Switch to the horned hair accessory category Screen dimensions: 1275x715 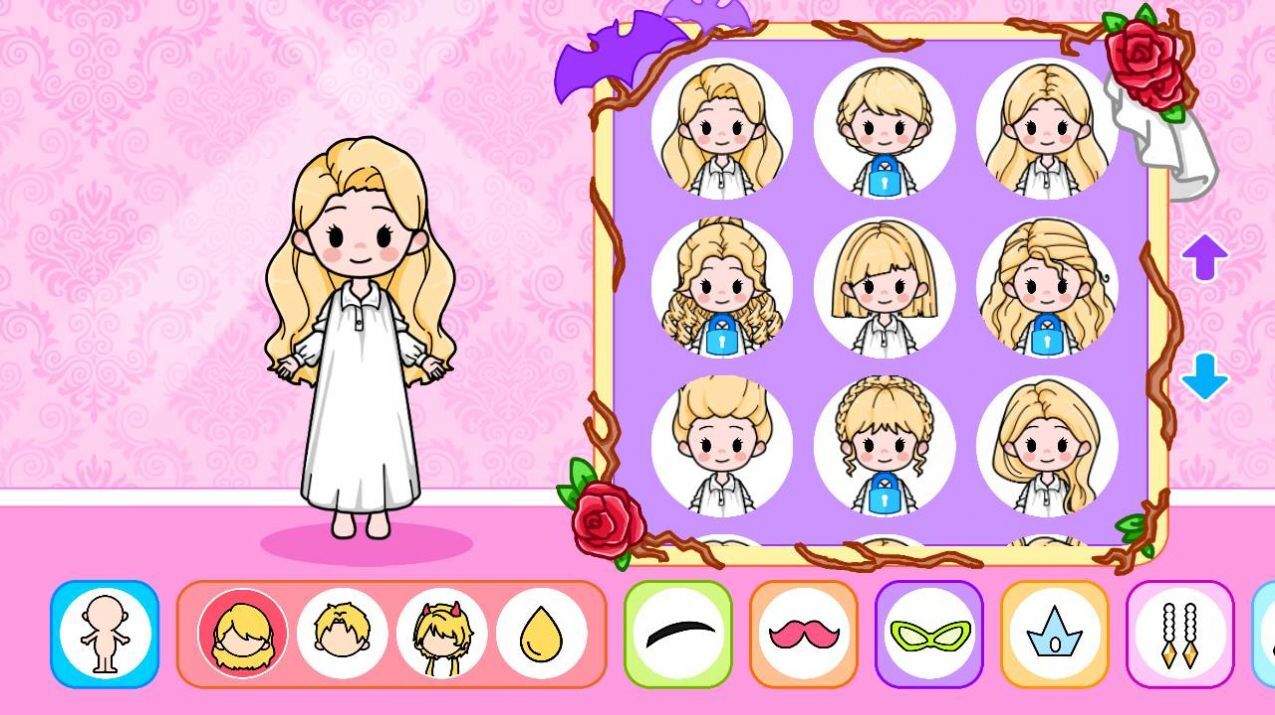tap(441, 634)
